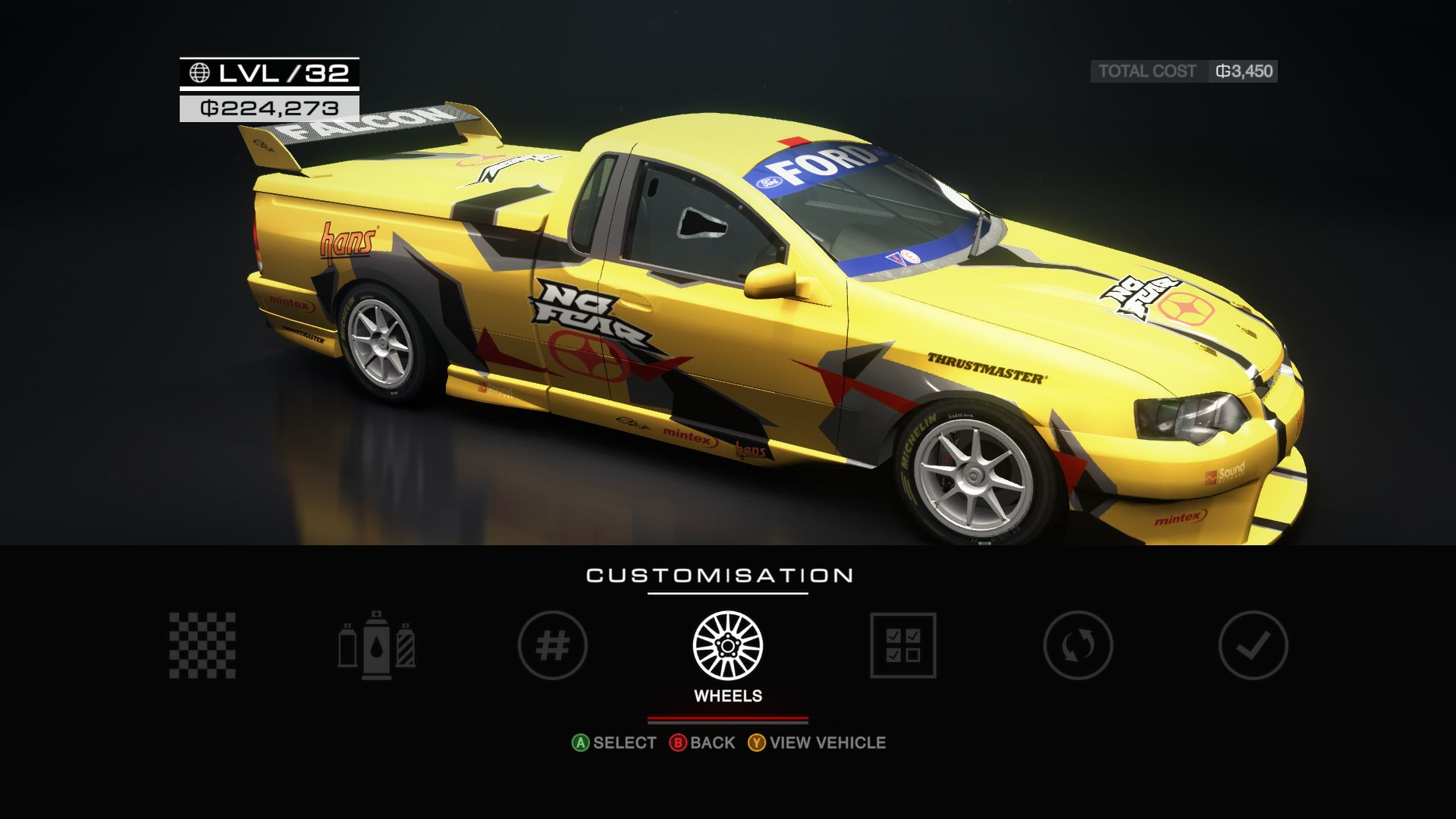Viewport: 1456px width, 819px height.
Task: Click the circular arrows reset icon
Action: click(1078, 645)
